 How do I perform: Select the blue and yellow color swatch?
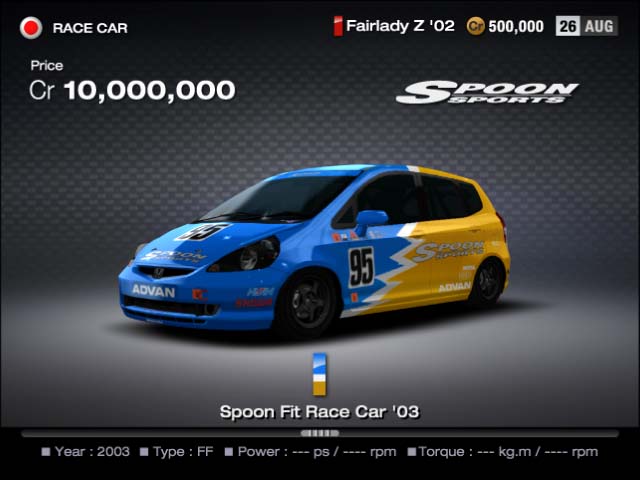[x=319, y=374]
